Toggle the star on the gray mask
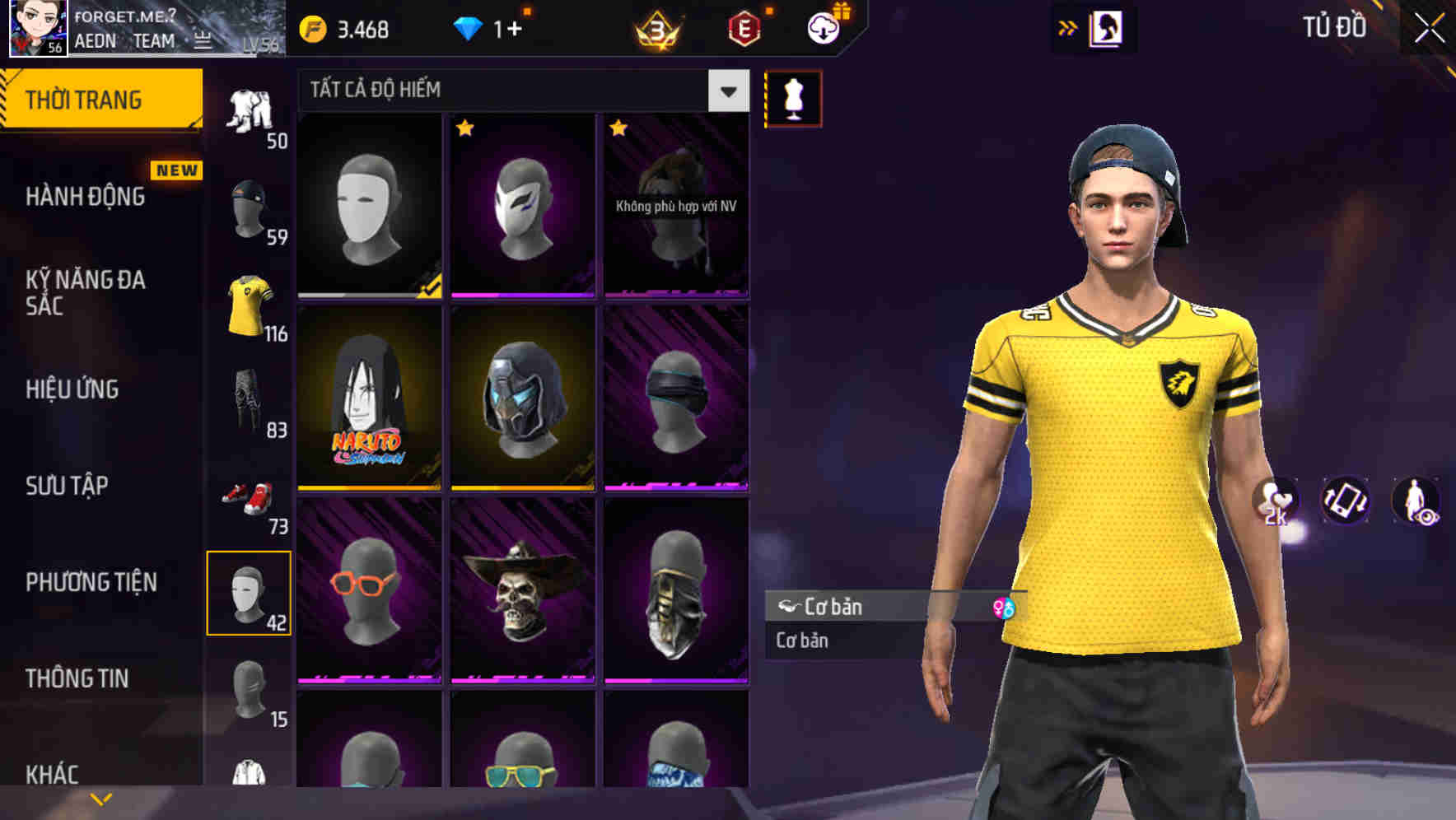This screenshot has width=1456, height=820. tap(466, 130)
